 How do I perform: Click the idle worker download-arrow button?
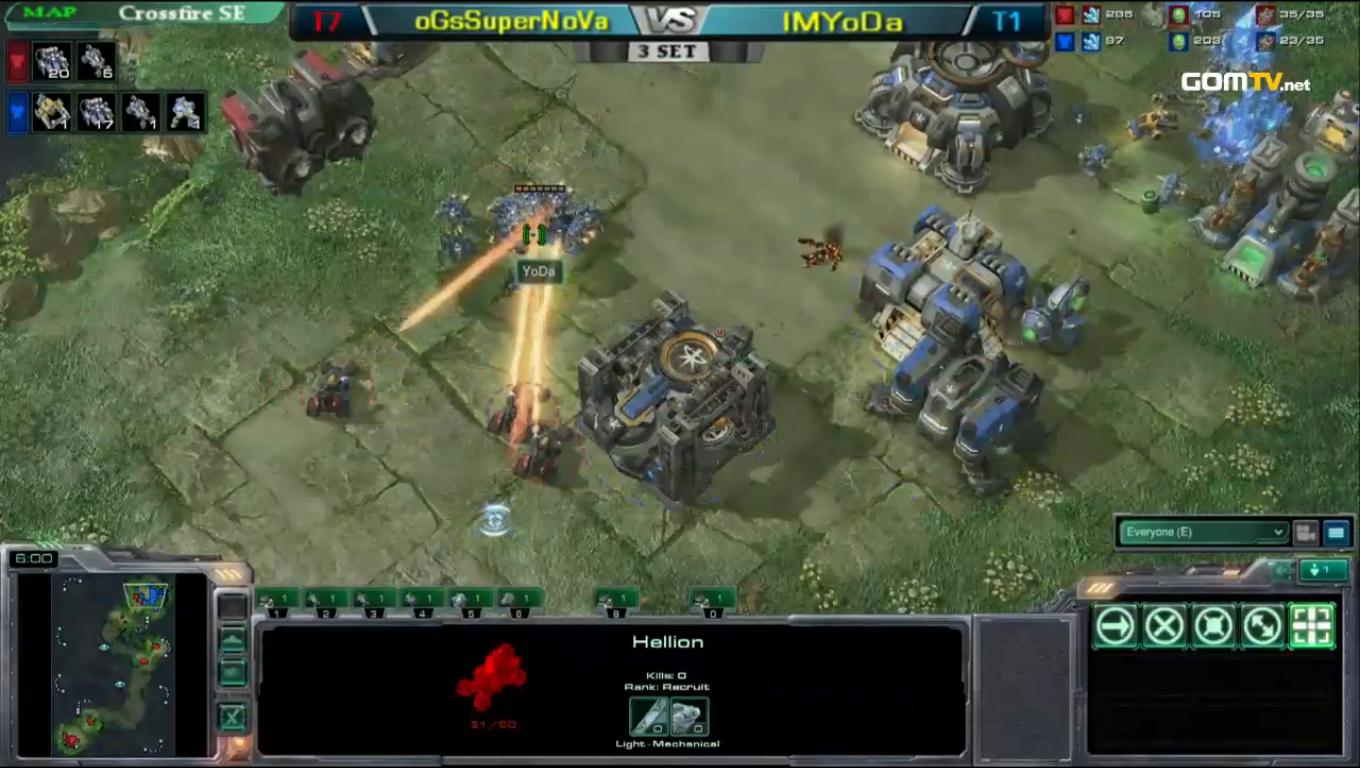(x=1322, y=570)
